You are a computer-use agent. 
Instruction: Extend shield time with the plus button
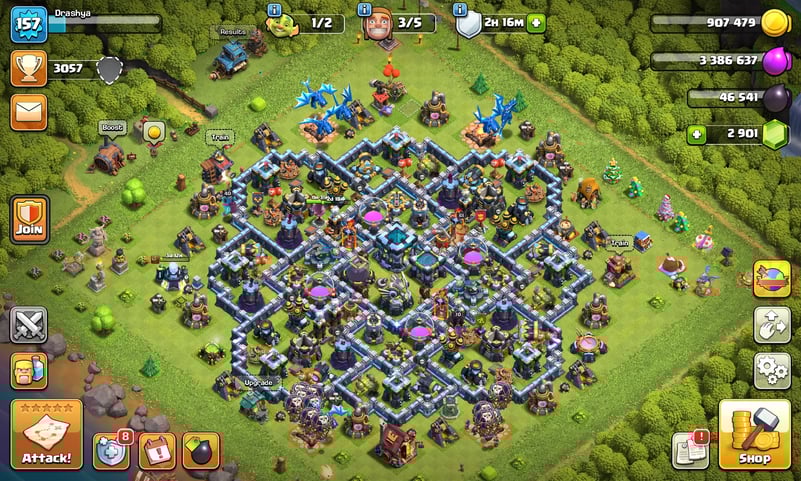pyautogui.click(x=536, y=24)
